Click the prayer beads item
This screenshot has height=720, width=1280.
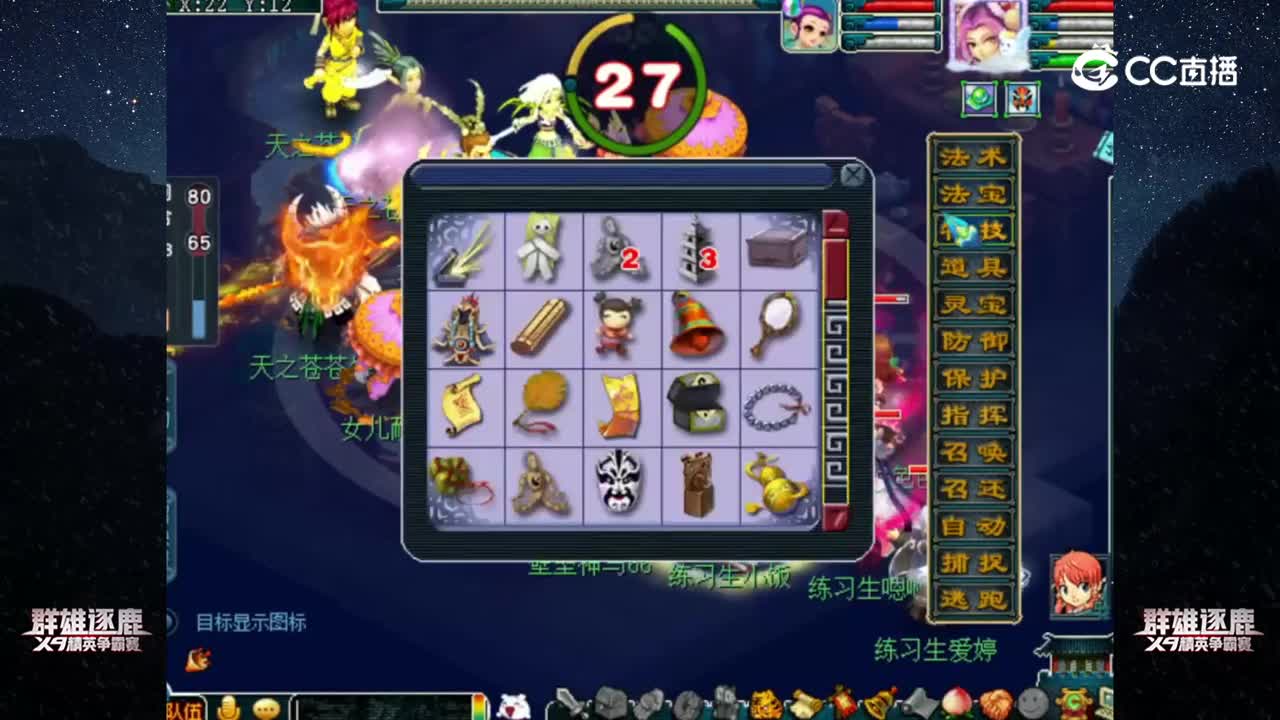click(775, 405)
